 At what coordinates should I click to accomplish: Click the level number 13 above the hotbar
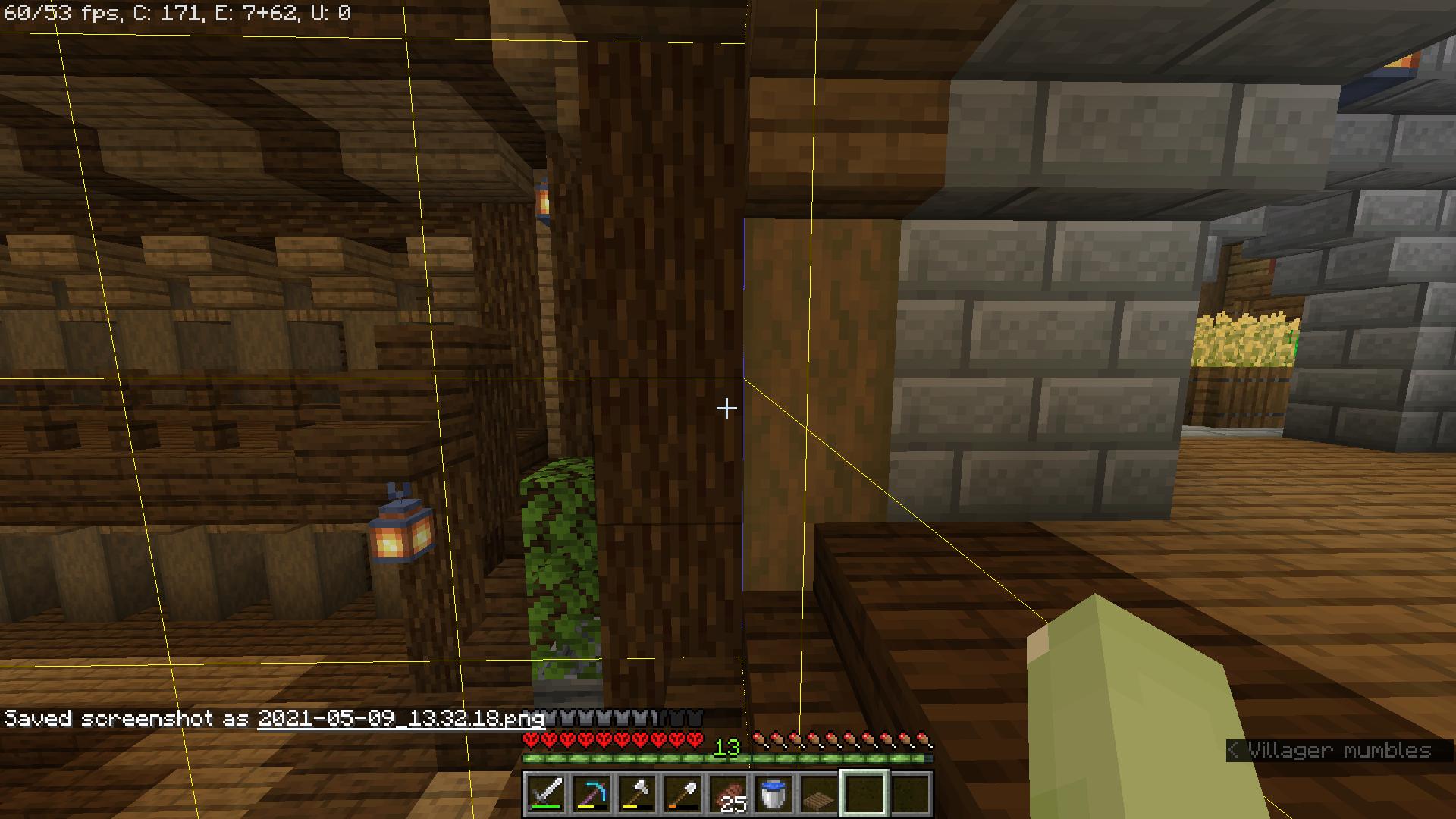coord(726,748)
